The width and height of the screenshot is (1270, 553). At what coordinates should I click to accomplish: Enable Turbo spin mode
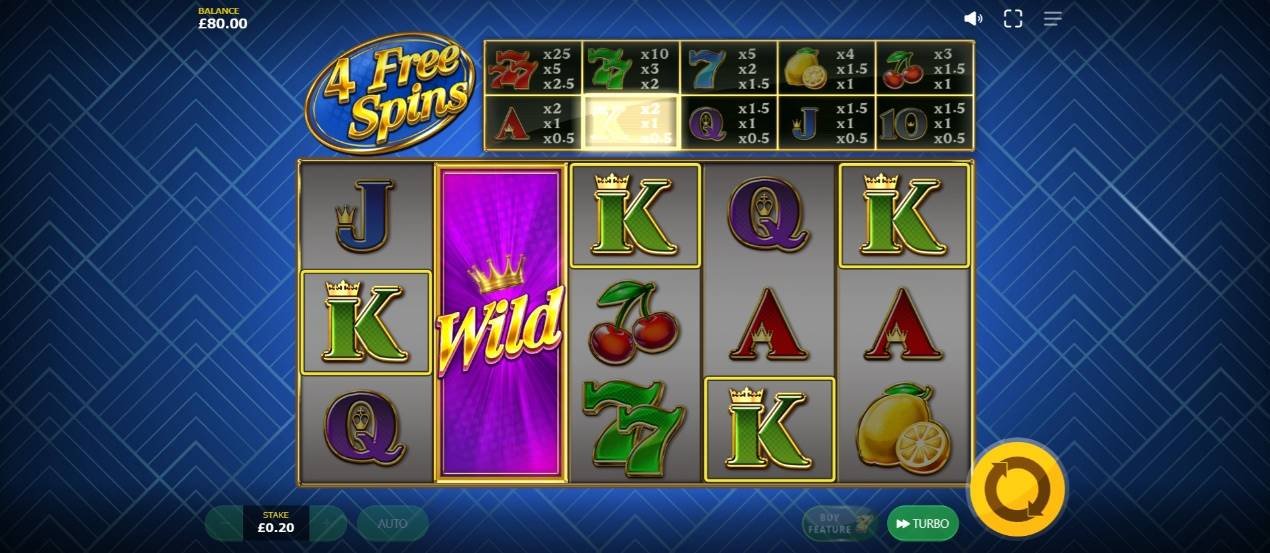pos(922,523)
